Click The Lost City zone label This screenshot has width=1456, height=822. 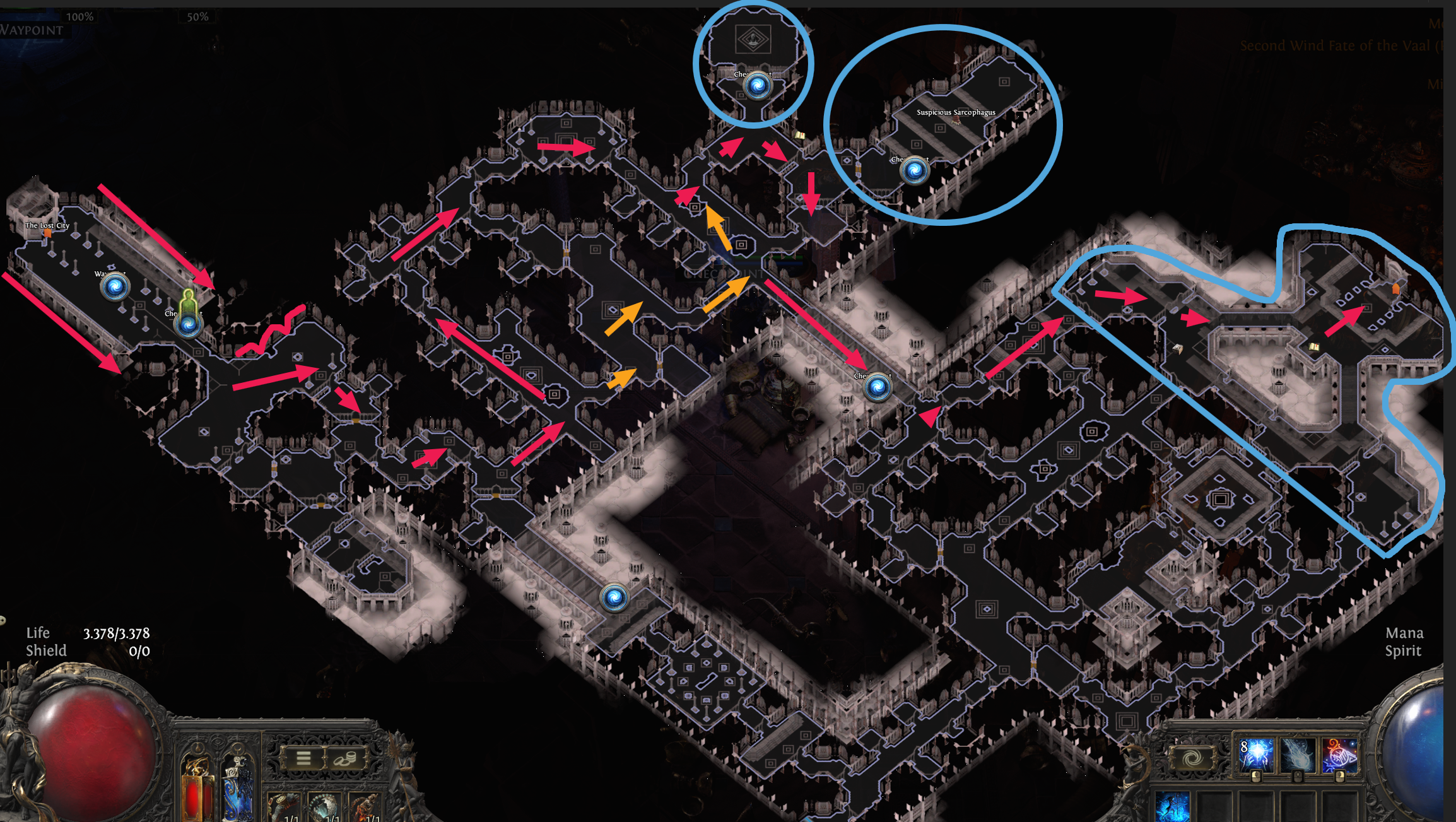[x=47, y=224]
